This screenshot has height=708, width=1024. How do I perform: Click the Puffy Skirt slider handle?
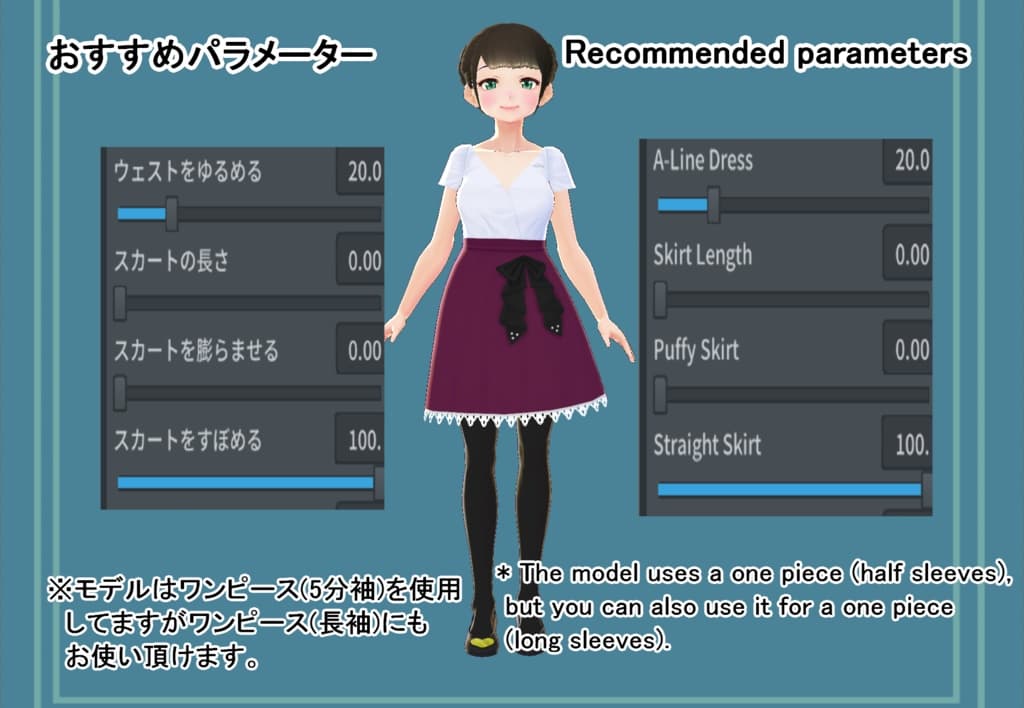tap(660, 394)
